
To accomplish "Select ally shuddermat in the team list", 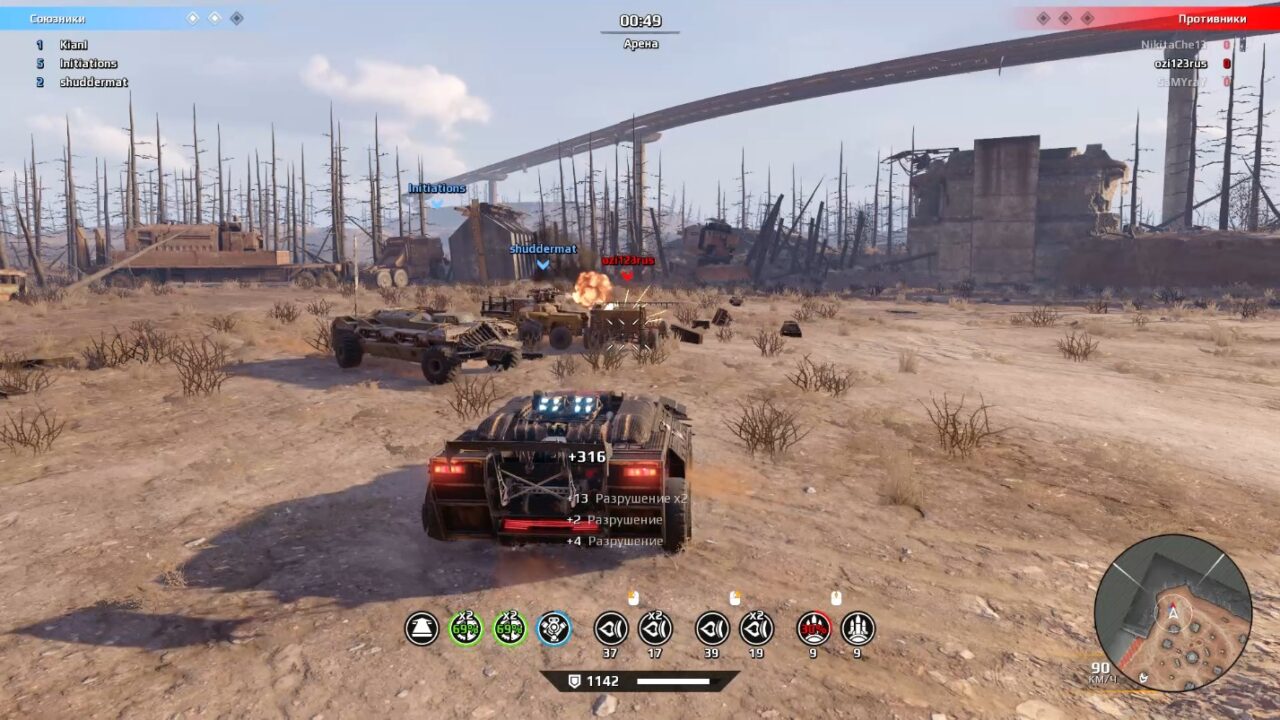I will click(x=93, y=83).
